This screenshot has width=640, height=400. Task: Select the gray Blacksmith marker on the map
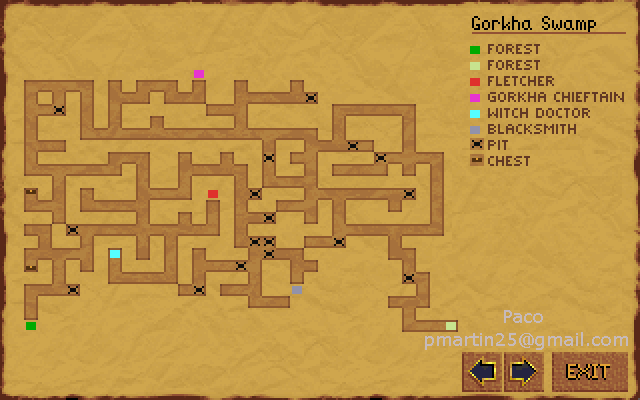coord(297,290)
